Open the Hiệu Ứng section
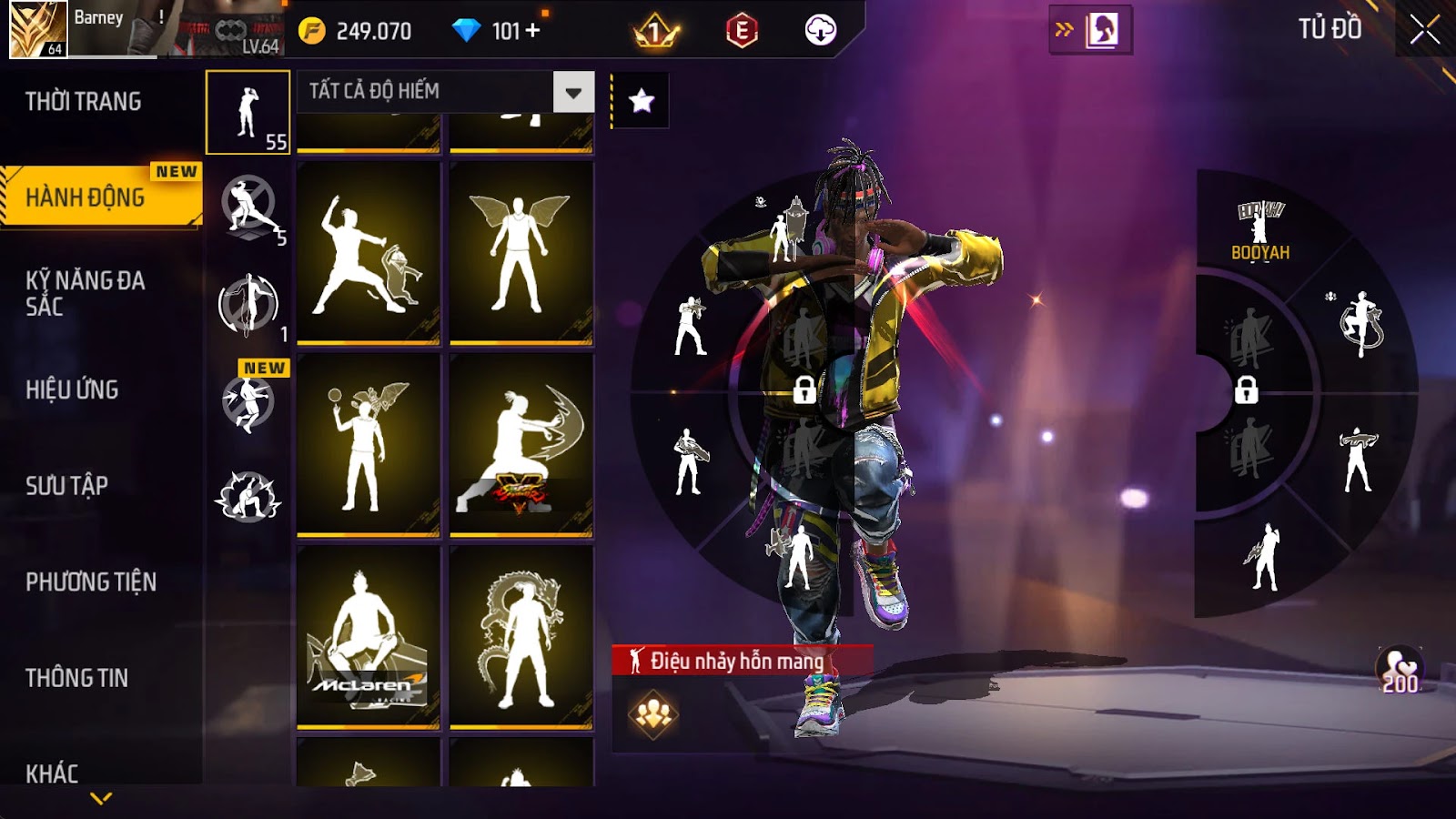The width and height of the screenshot is (1456, 819). (x=73, y=389)
